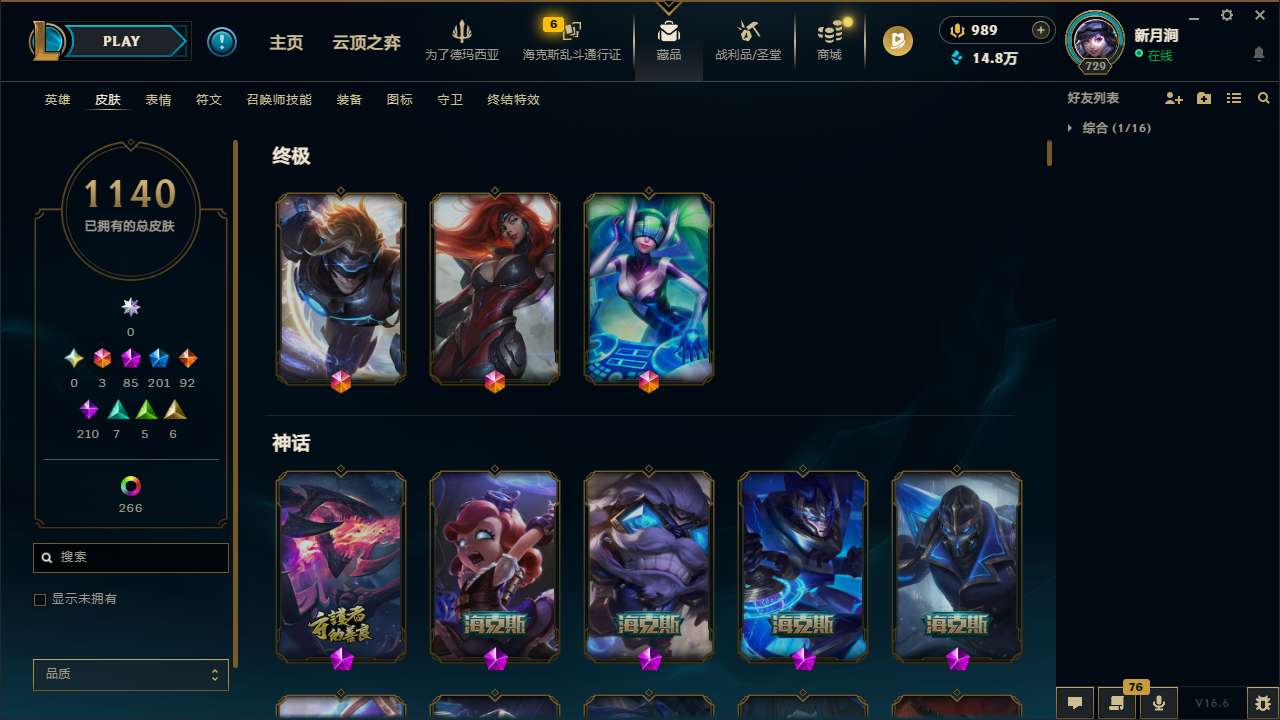Click the exclamation help button next to PLAY
1280x720 pixels.
[222, 41]
